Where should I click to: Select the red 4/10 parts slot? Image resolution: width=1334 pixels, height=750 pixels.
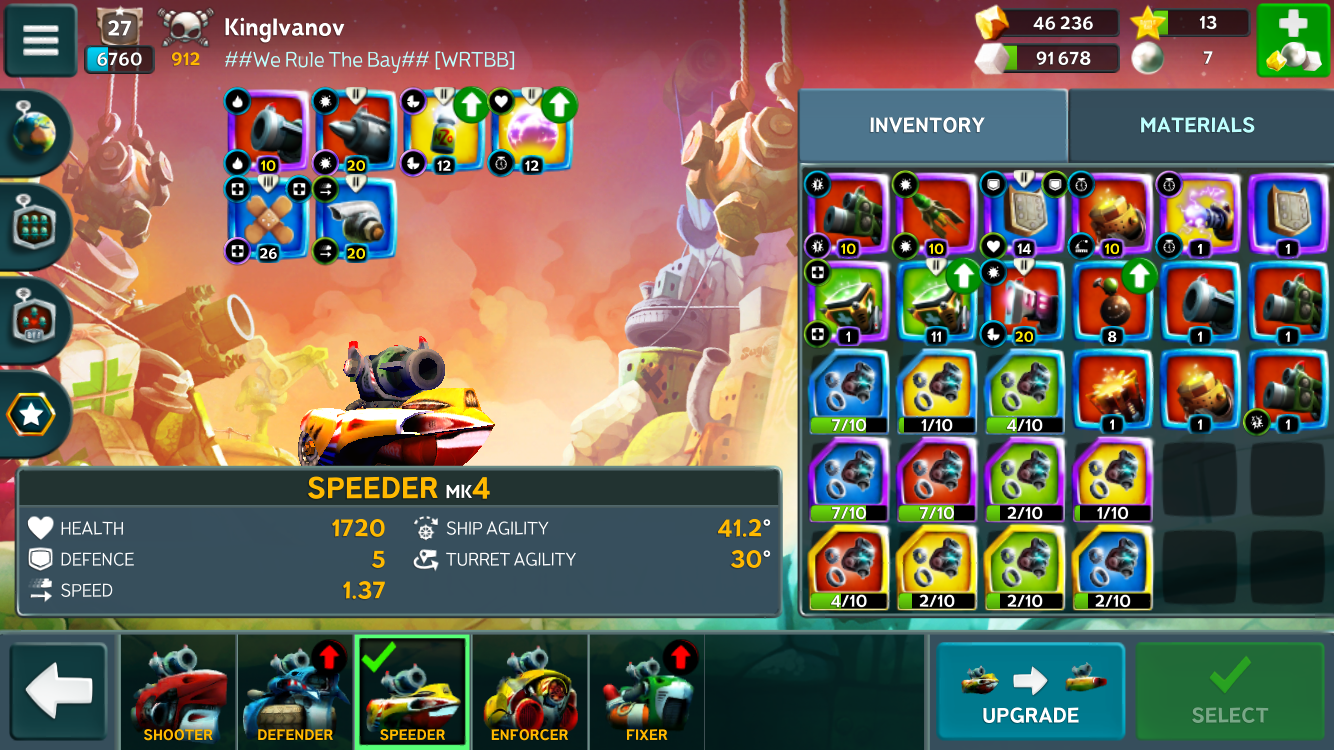click(847, 567)
